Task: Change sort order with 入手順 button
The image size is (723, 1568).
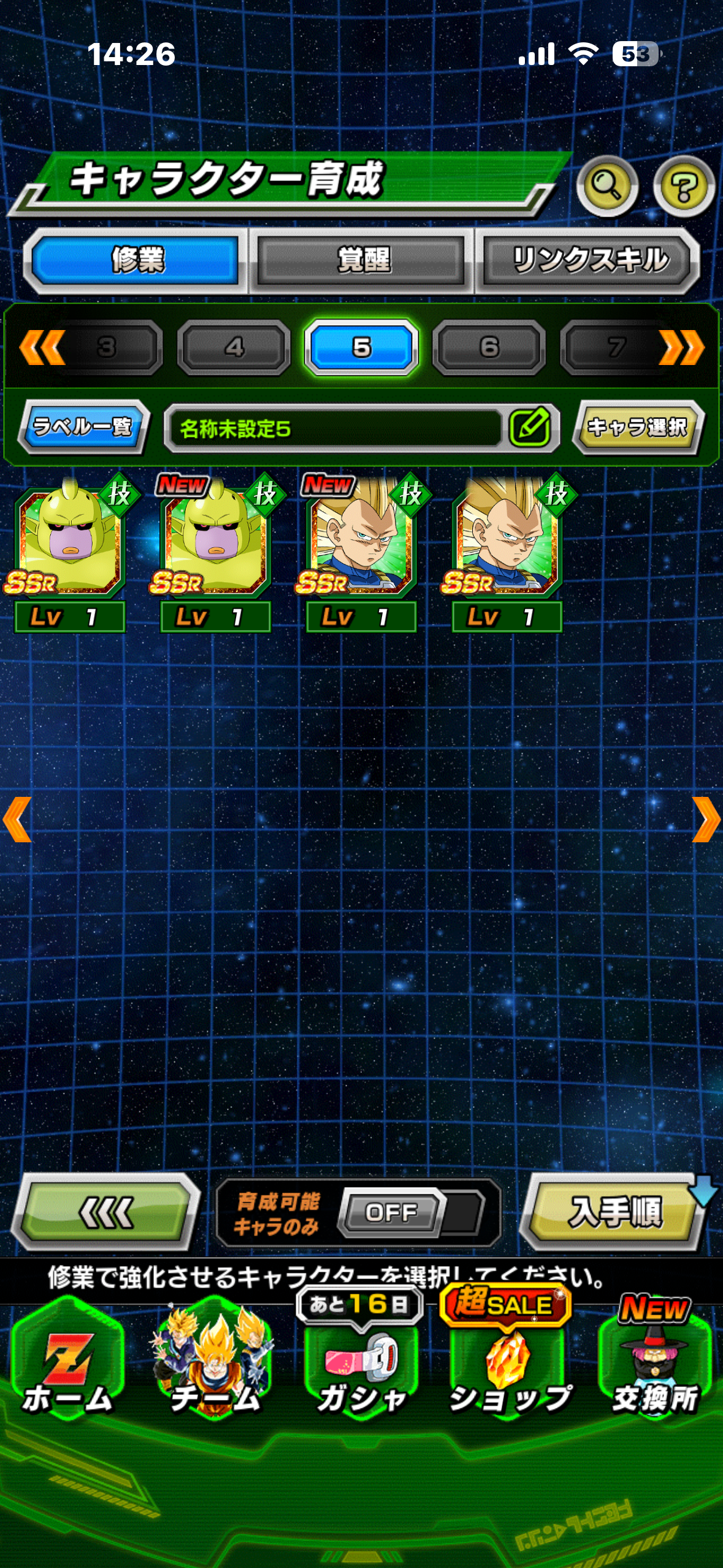Action: click(x=614, y=1212)
